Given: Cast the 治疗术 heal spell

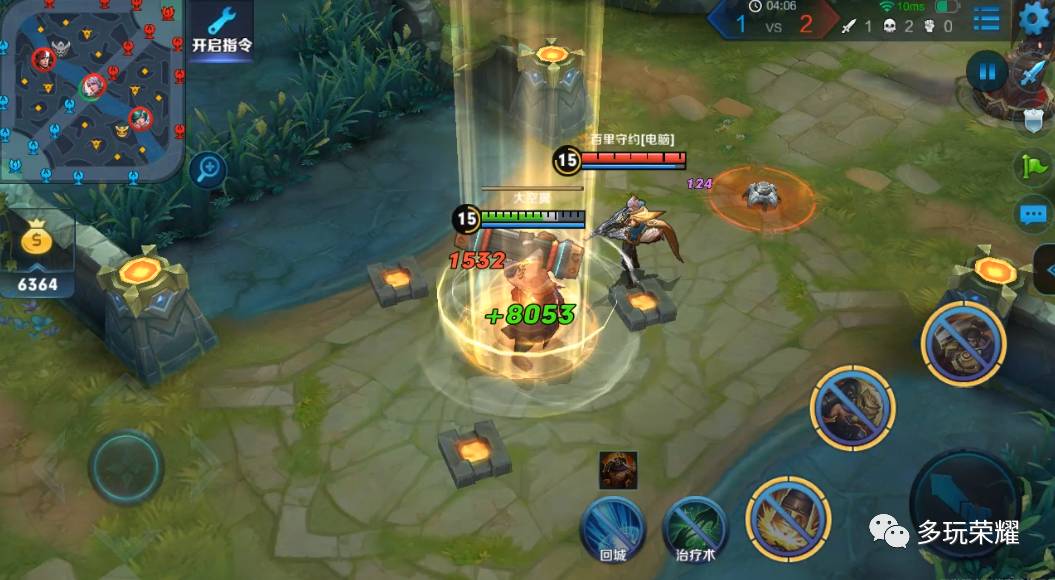Looking at the screenshot, I should click(x=695, y=527).
